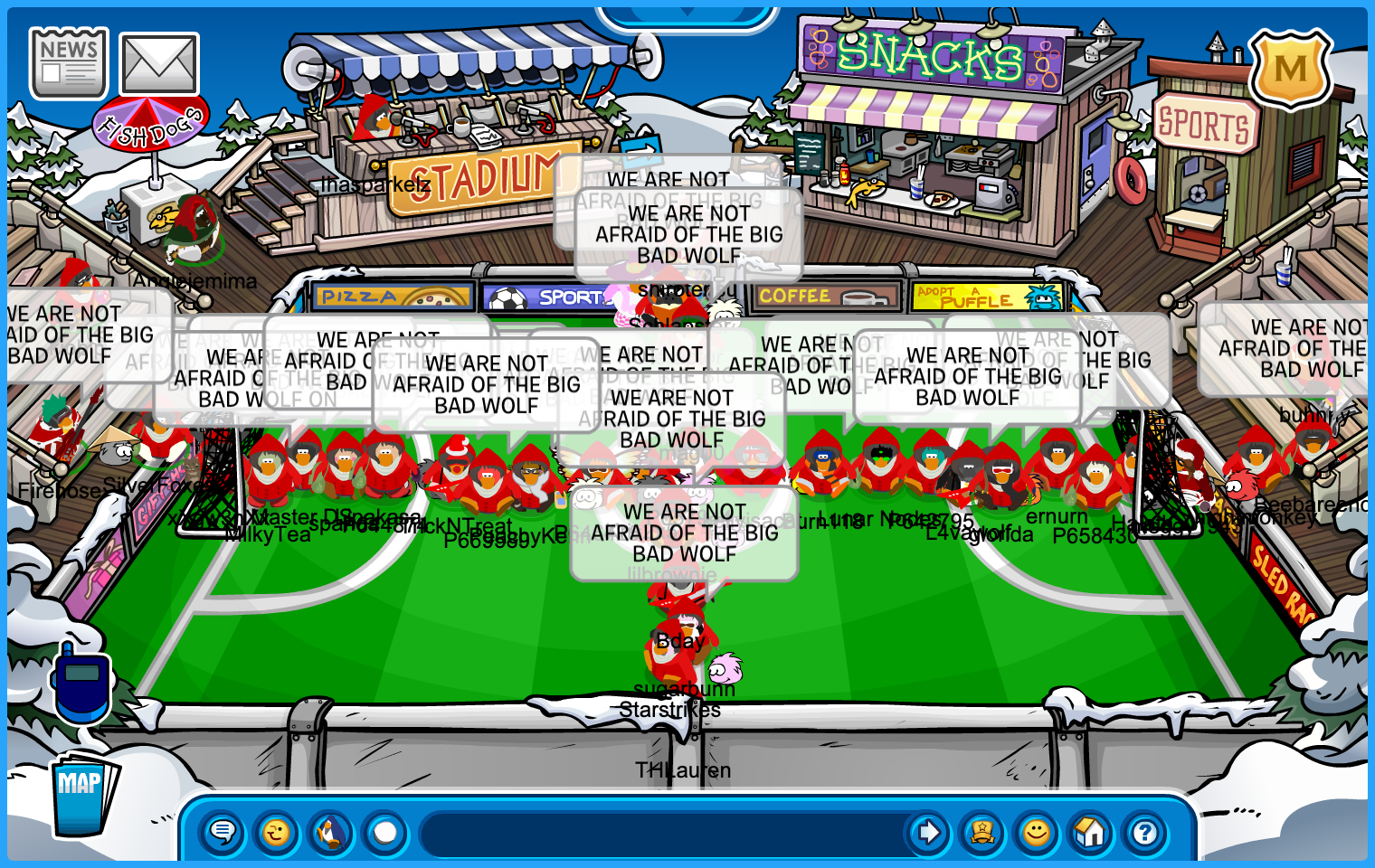Image resolution: width=1375 pixels, height=868 pixels.
Task: Open the penguin actions menu
Action: pyautogui.click(x=331, y=832)
